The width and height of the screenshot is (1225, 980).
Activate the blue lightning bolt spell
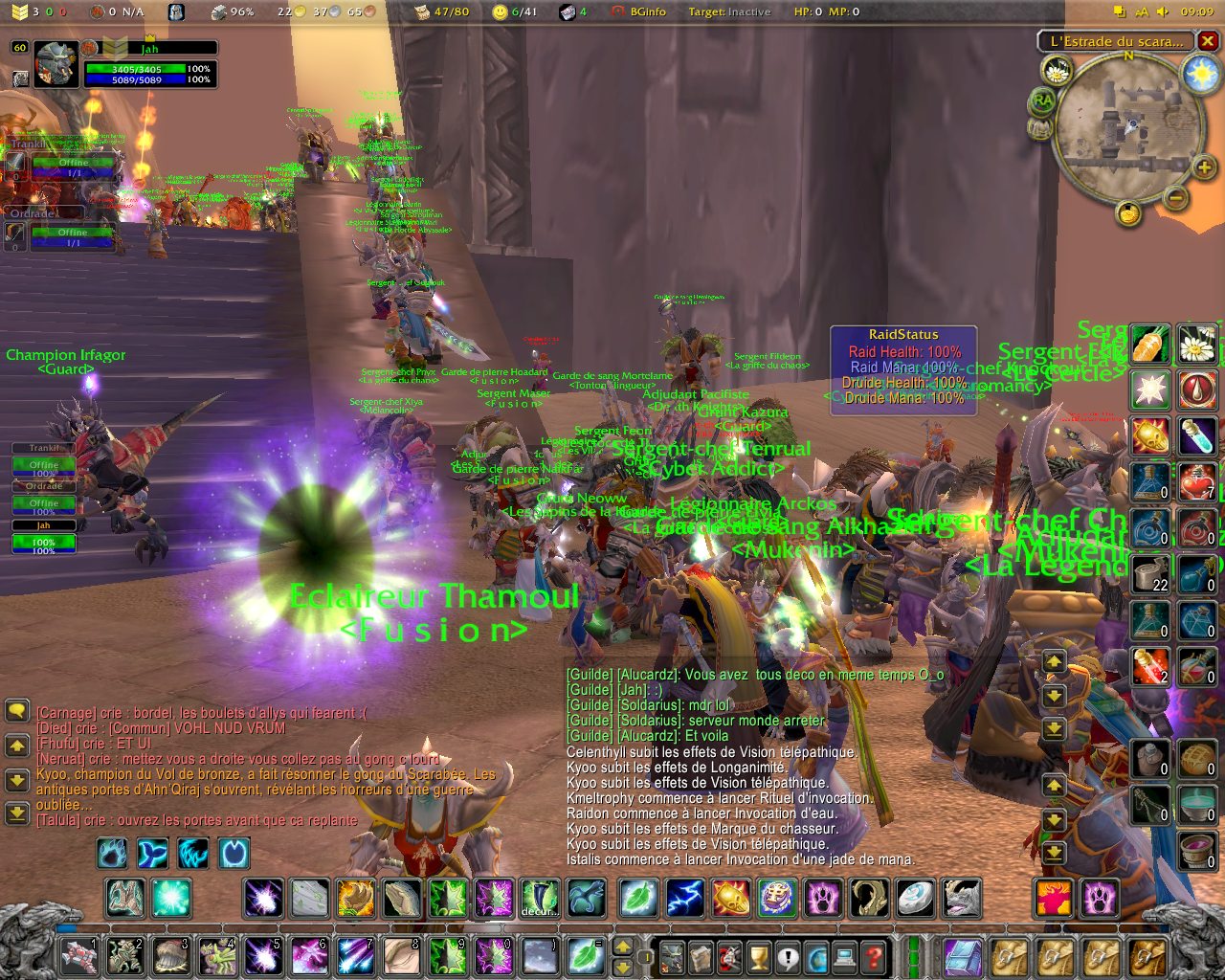(x=685, y=898)
